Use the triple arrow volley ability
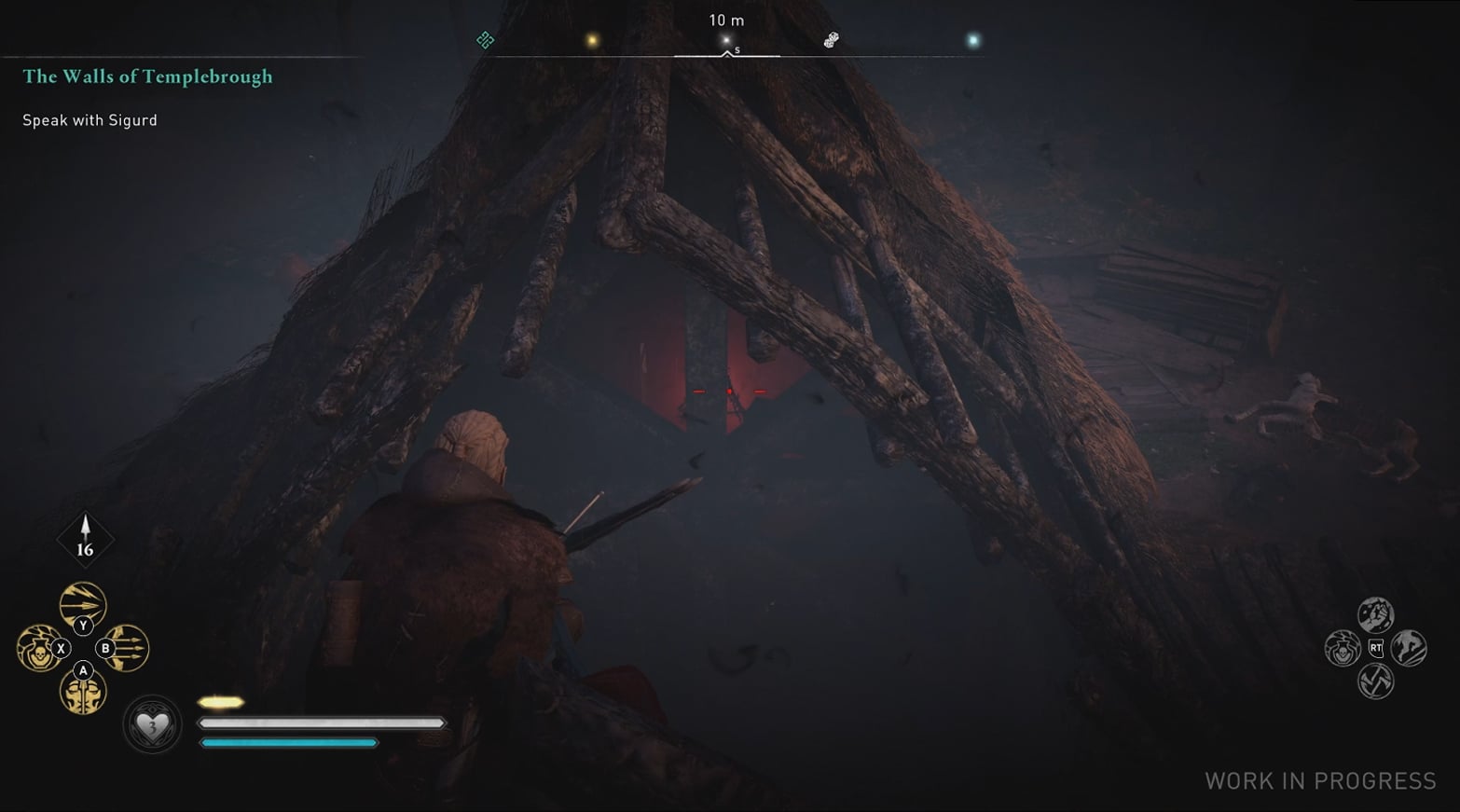 [127, 648]
